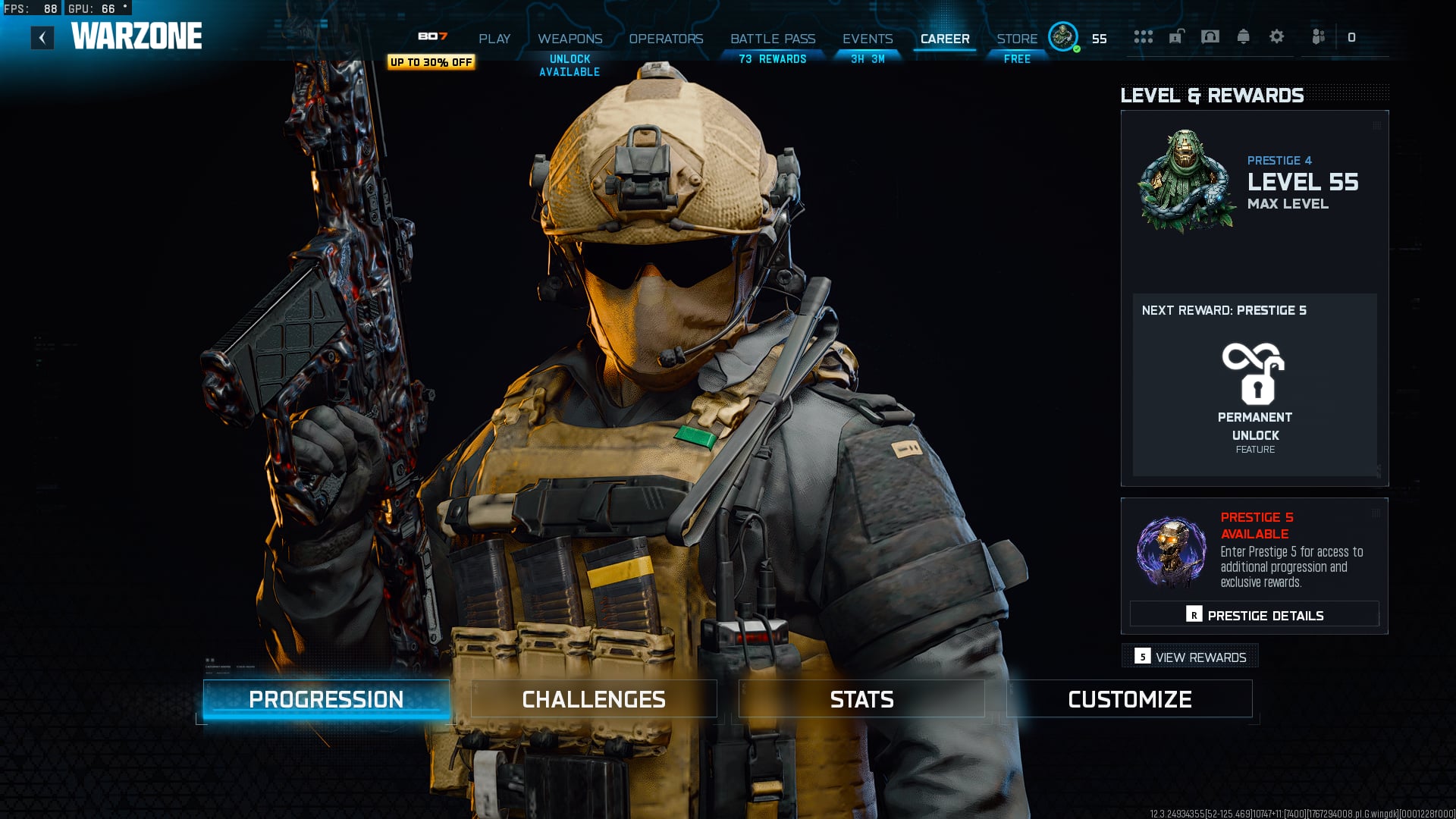Show notifications via the bell icon

(x=1243, y=36)
